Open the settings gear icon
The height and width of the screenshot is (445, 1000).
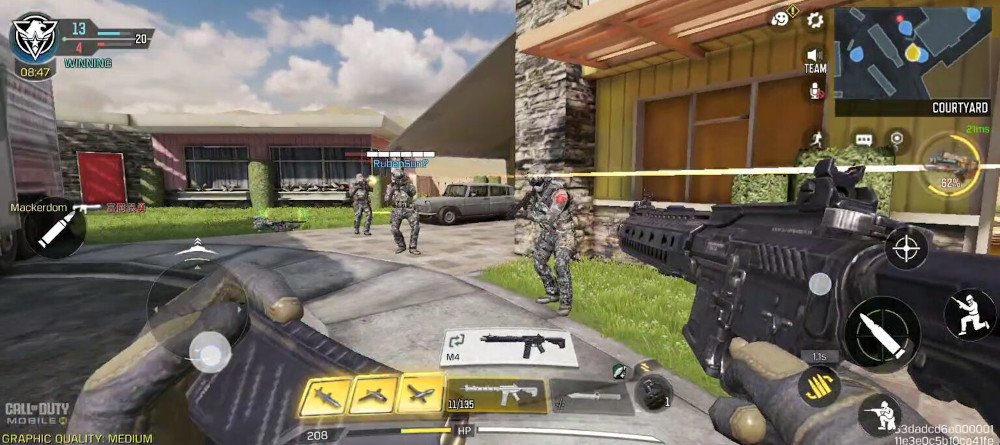pyautogui.click(x=815, y=19)
